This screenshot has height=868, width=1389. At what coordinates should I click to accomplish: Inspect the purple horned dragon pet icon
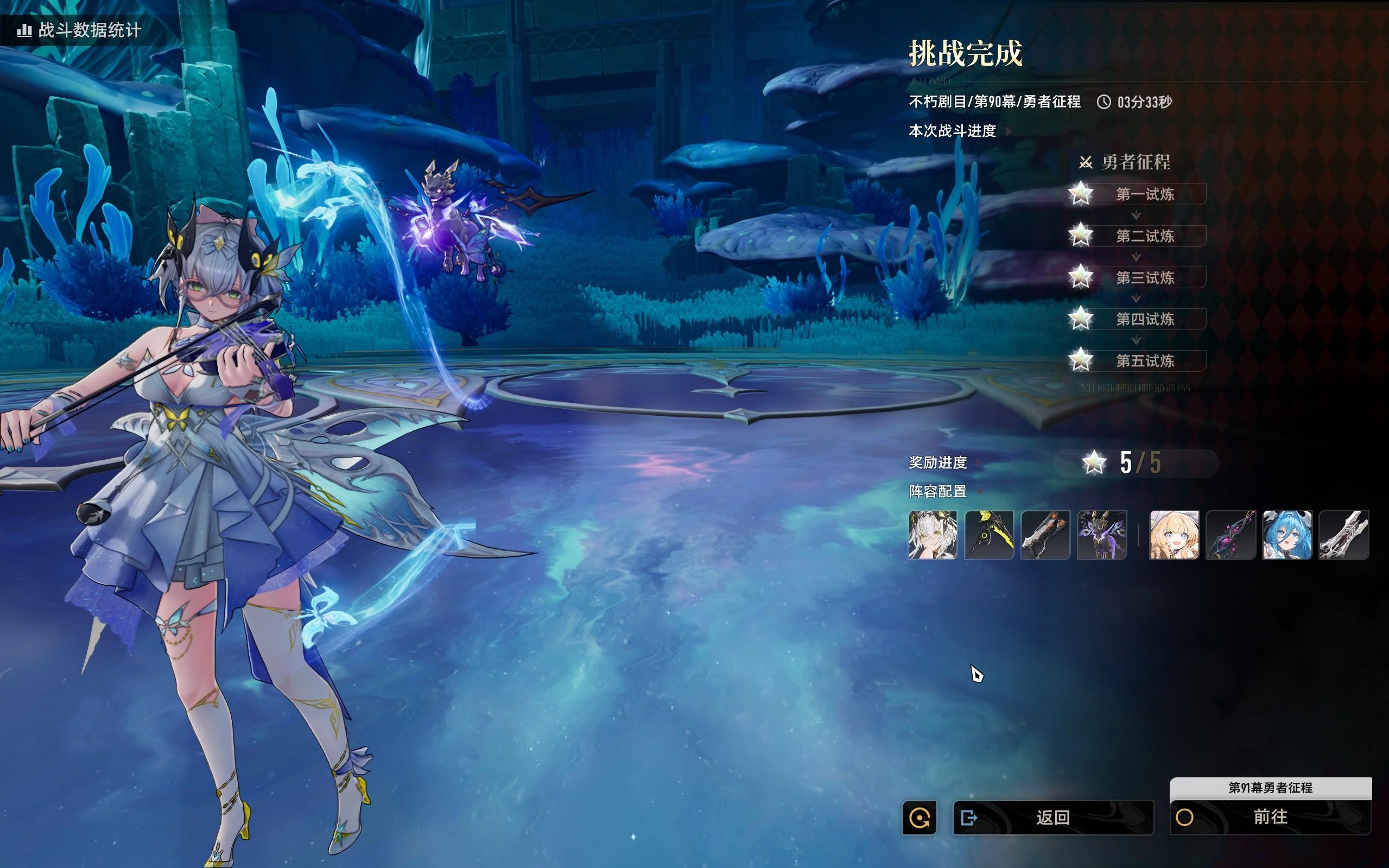[x=1101, y=535]
